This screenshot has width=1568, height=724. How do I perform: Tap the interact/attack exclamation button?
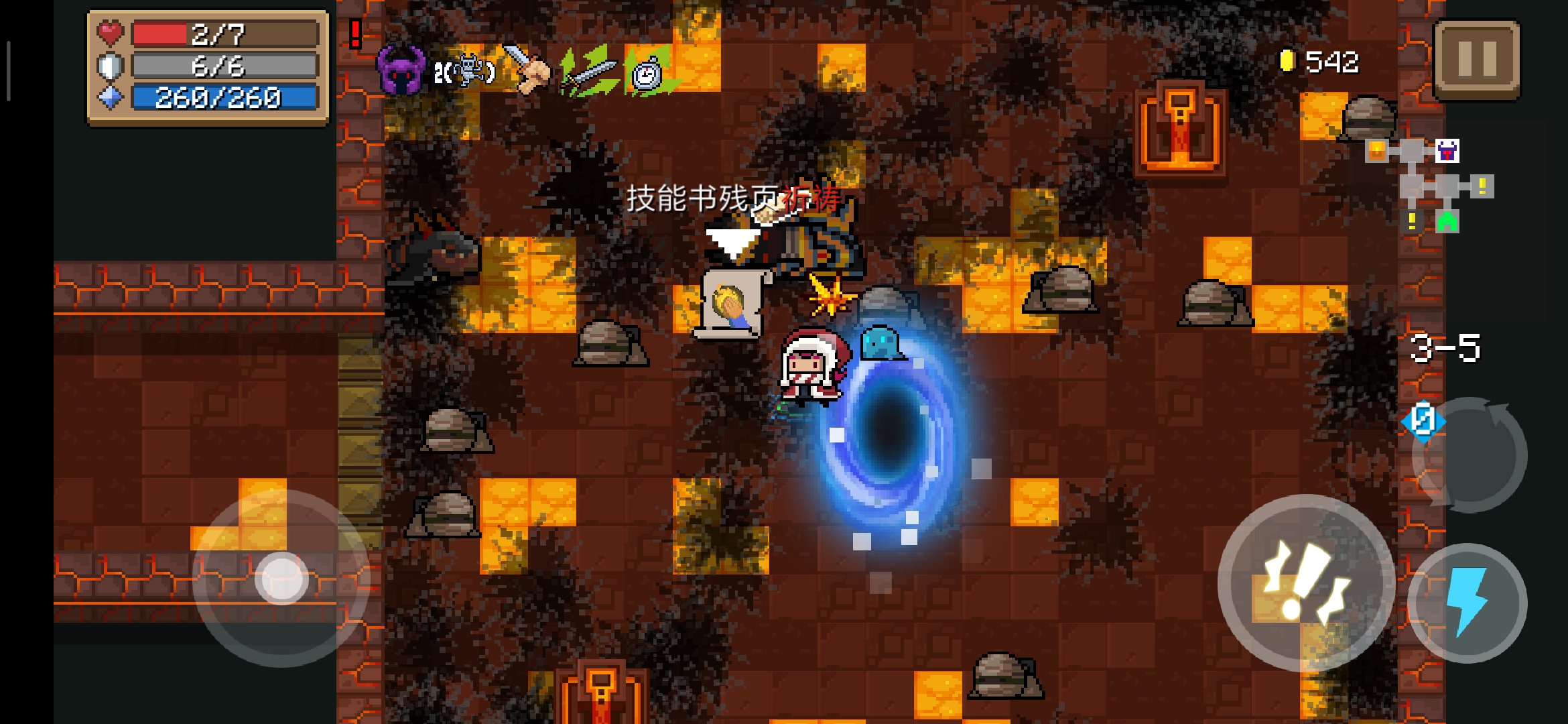tap(1305, 582)
